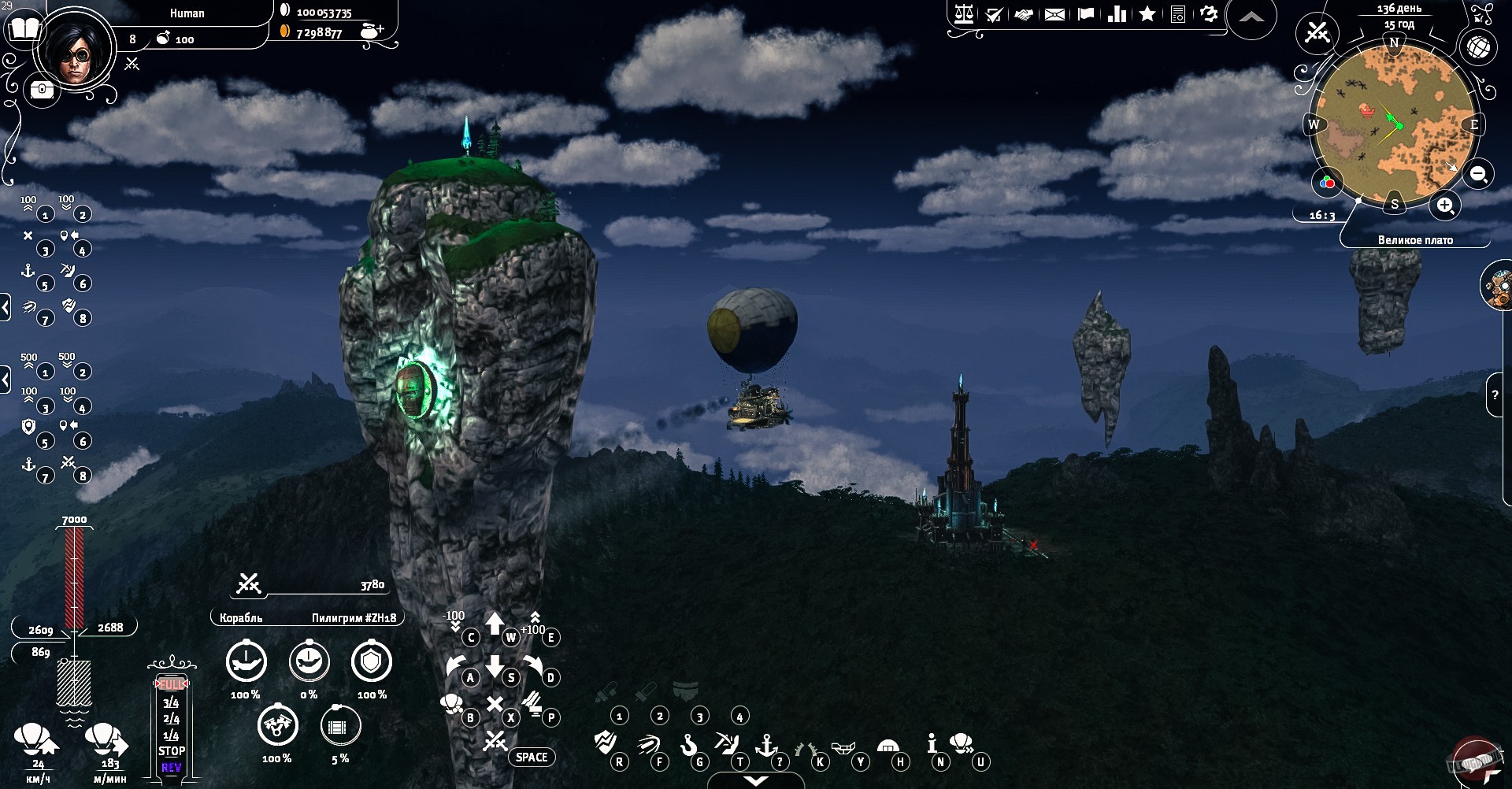Viewport: 1512px width, 789px height.
Task: Activate the grappling hook action
Action: pos(689,743)
